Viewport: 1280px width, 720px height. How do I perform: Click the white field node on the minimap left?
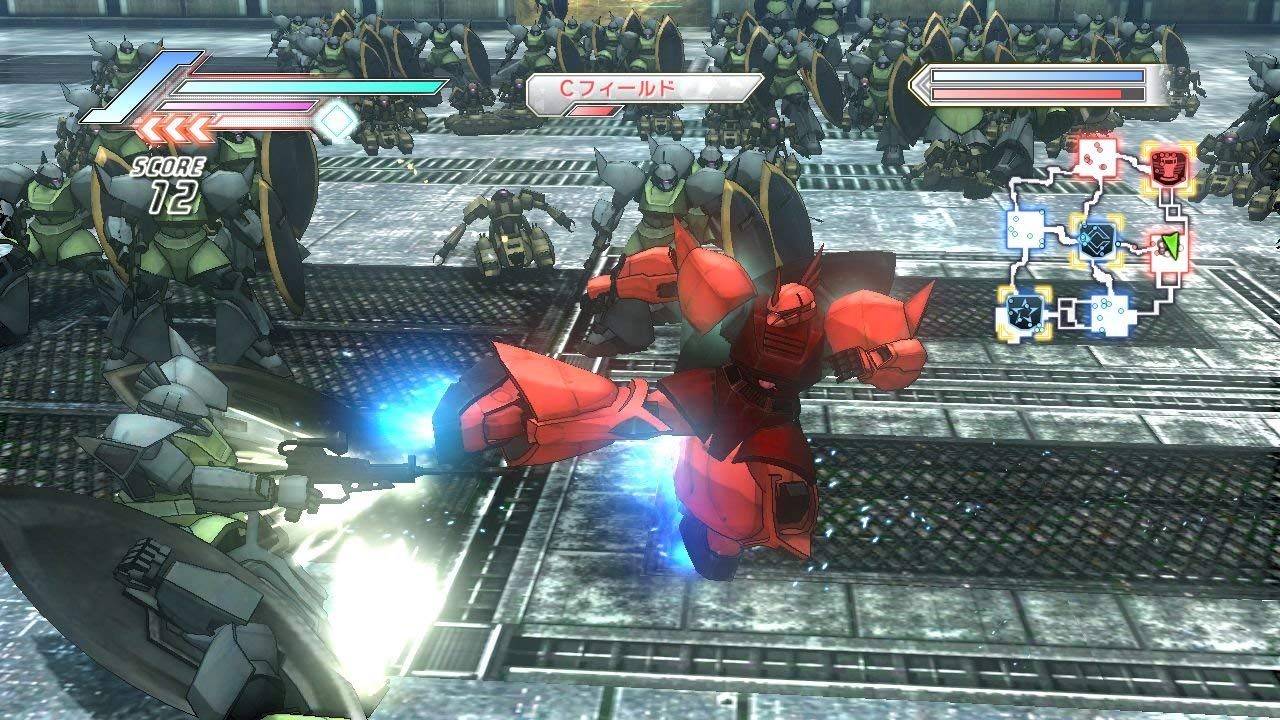click(x=1026, y=232)
